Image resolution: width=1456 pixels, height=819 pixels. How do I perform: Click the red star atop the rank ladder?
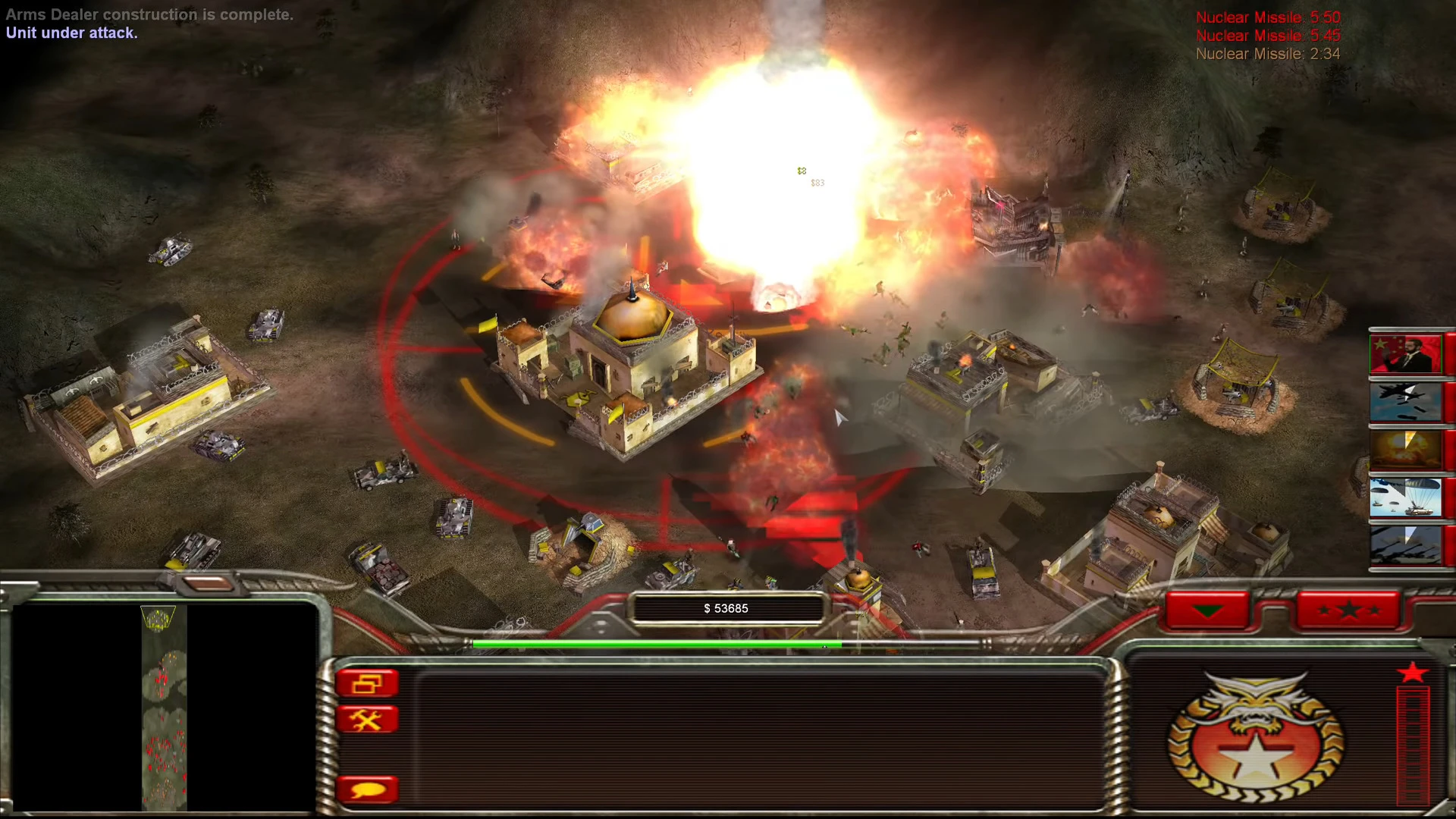[1413, 672]
